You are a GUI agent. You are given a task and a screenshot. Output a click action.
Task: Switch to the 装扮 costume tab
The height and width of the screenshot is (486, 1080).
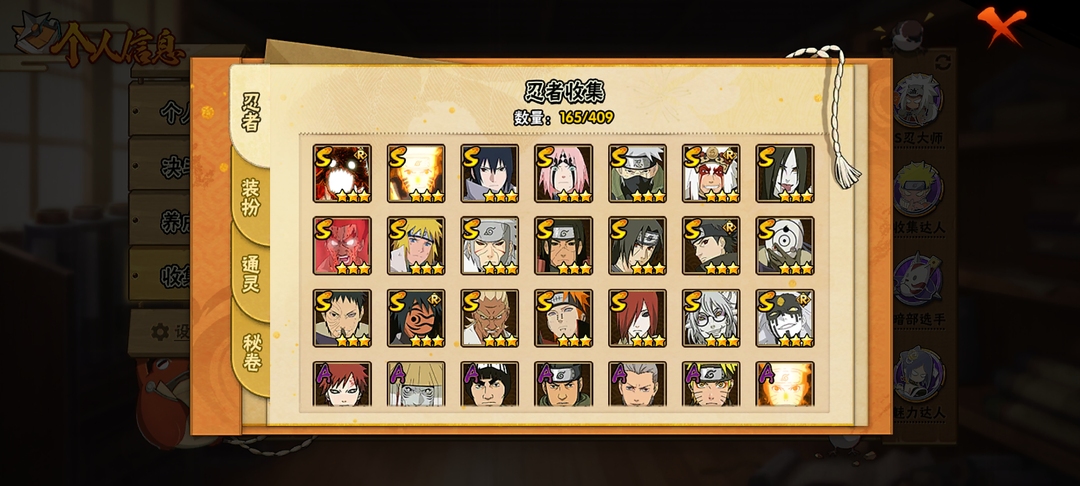[250, 196]
